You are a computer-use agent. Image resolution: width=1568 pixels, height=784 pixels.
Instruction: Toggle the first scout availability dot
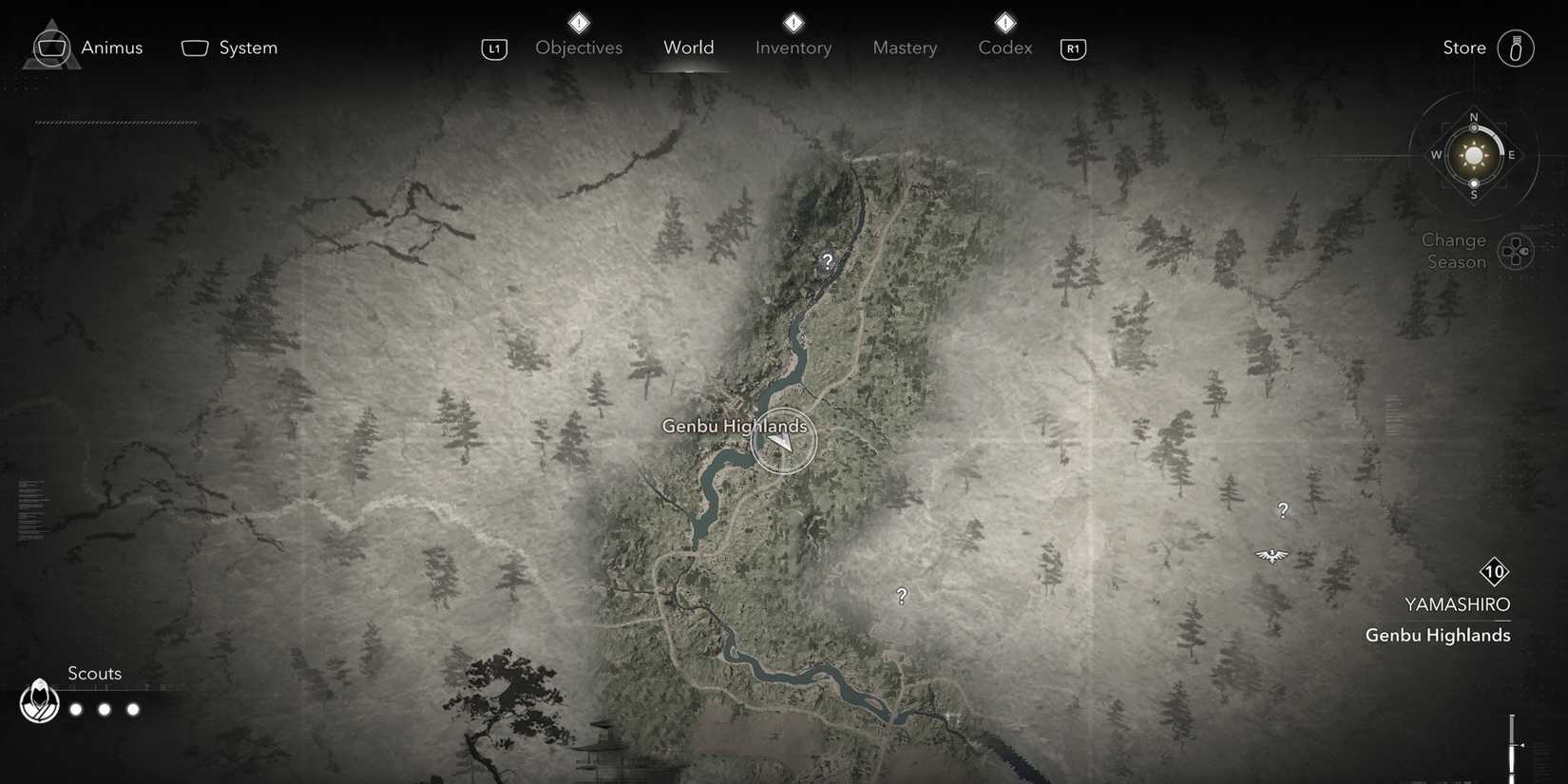(x=75, y=708)
